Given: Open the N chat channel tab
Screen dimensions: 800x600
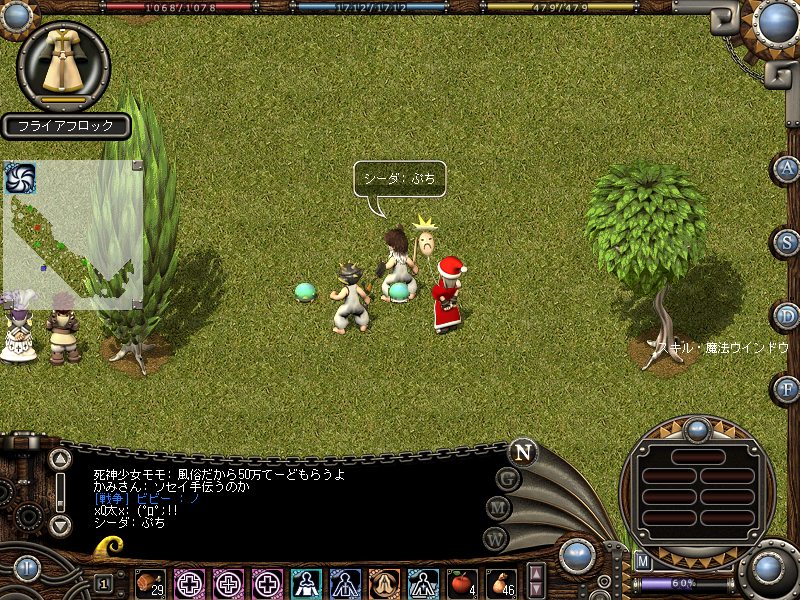Looking at the screenshot, I should [522, 452].
